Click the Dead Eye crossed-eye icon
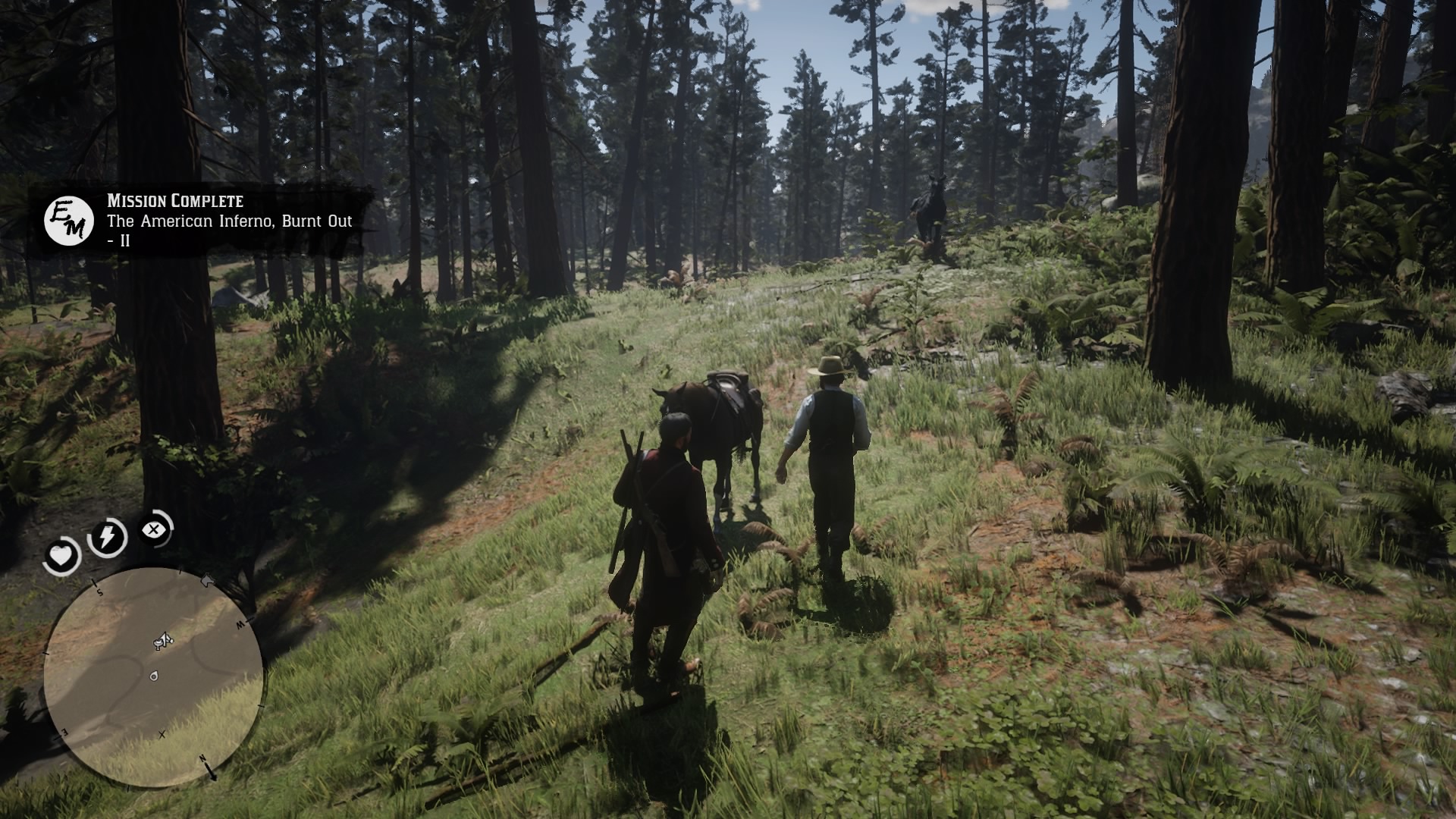 [155, 529]
